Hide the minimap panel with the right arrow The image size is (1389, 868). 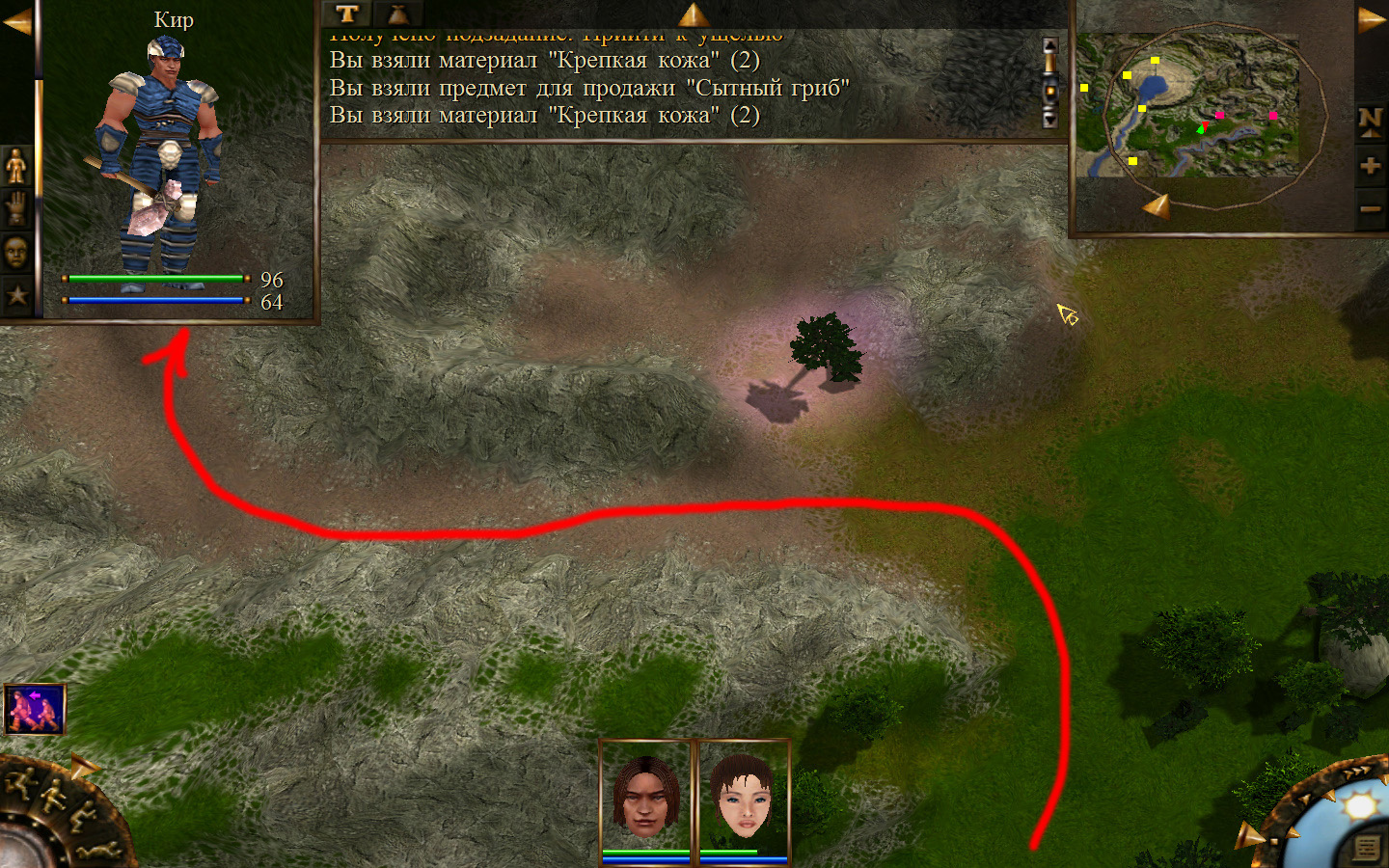pyautogui.click(x=1371, y=19)
